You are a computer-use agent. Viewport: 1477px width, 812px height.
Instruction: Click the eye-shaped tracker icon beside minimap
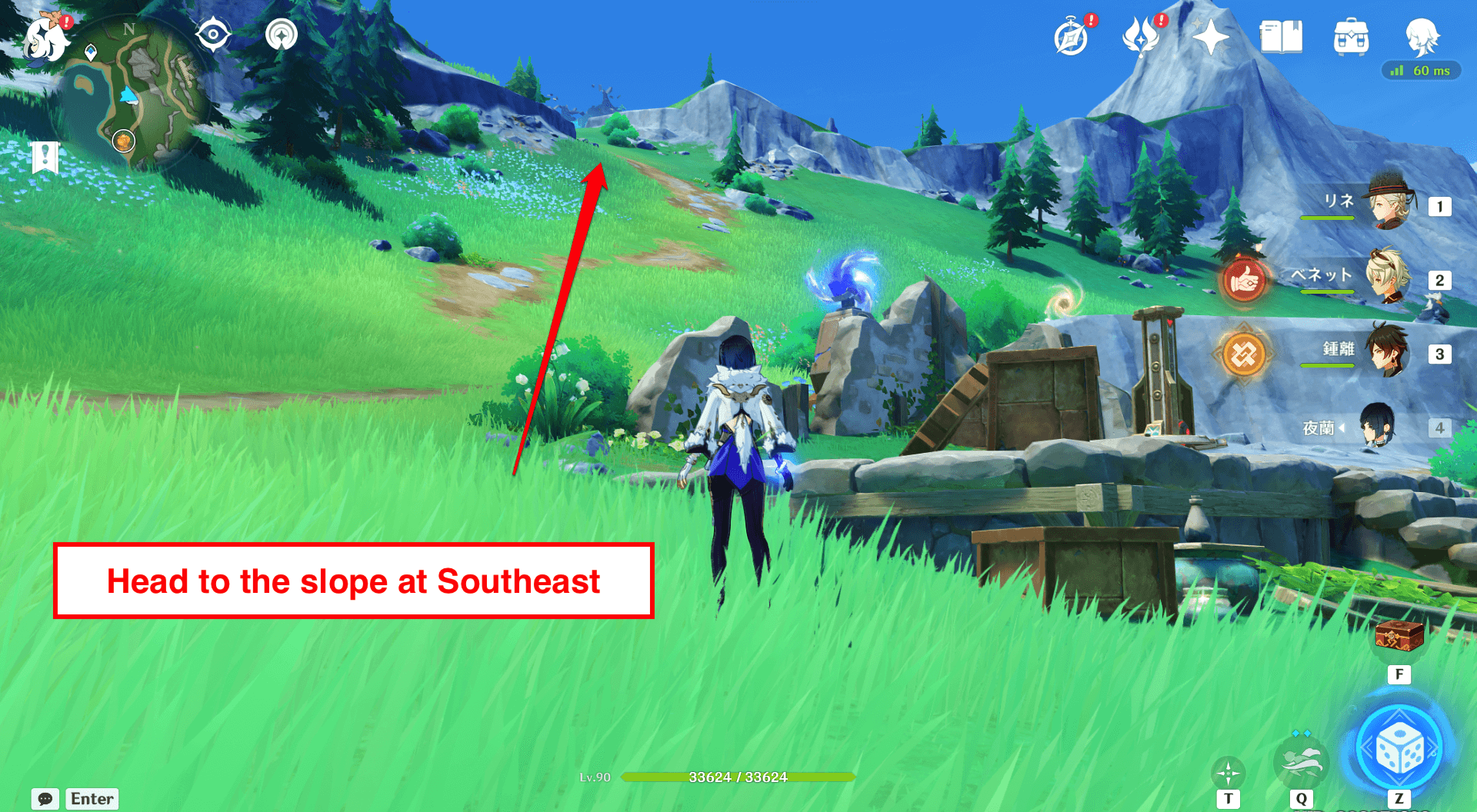click(x=213, y=34)
